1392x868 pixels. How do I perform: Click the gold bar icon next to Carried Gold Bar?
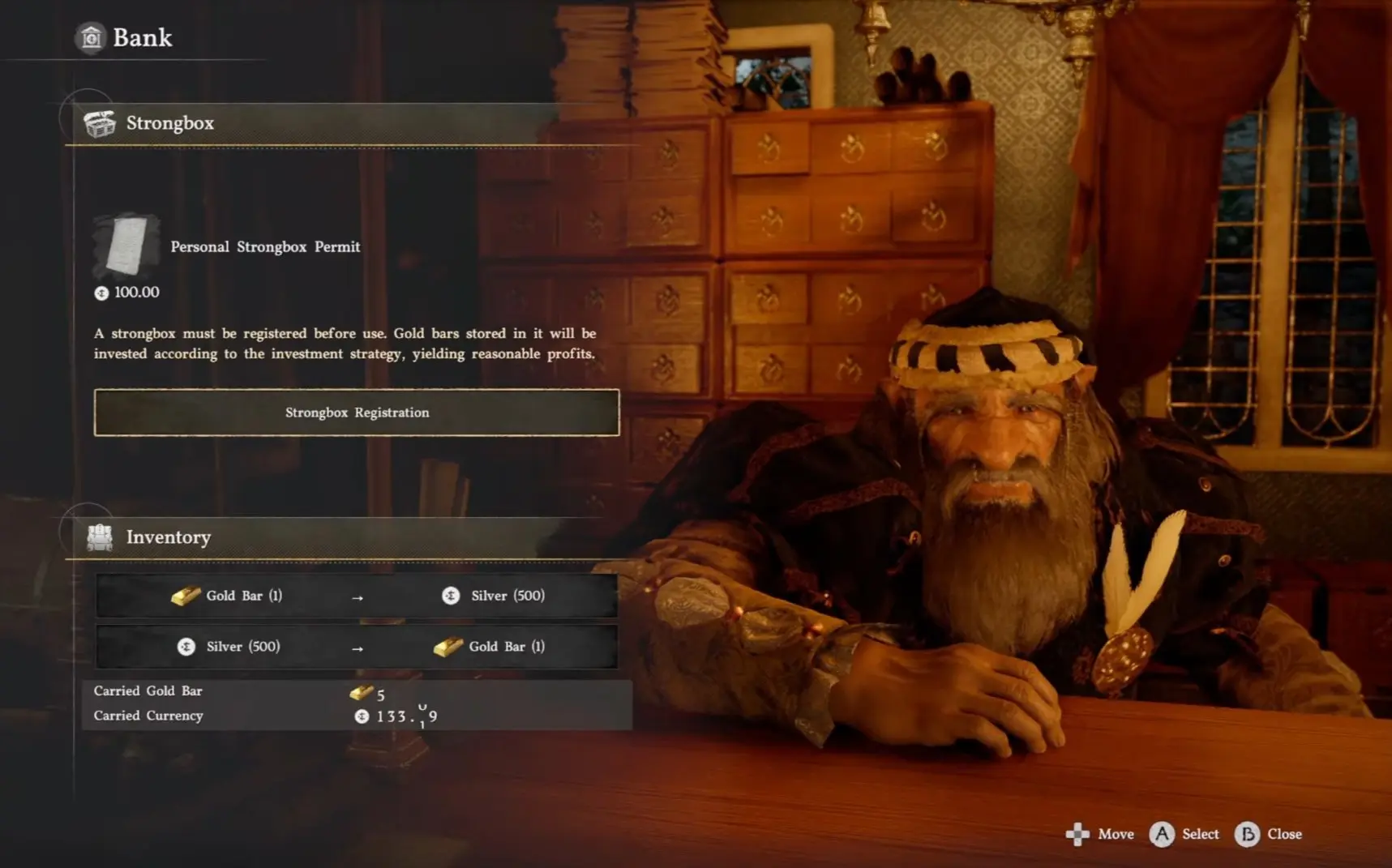click(x=361, y=691)
